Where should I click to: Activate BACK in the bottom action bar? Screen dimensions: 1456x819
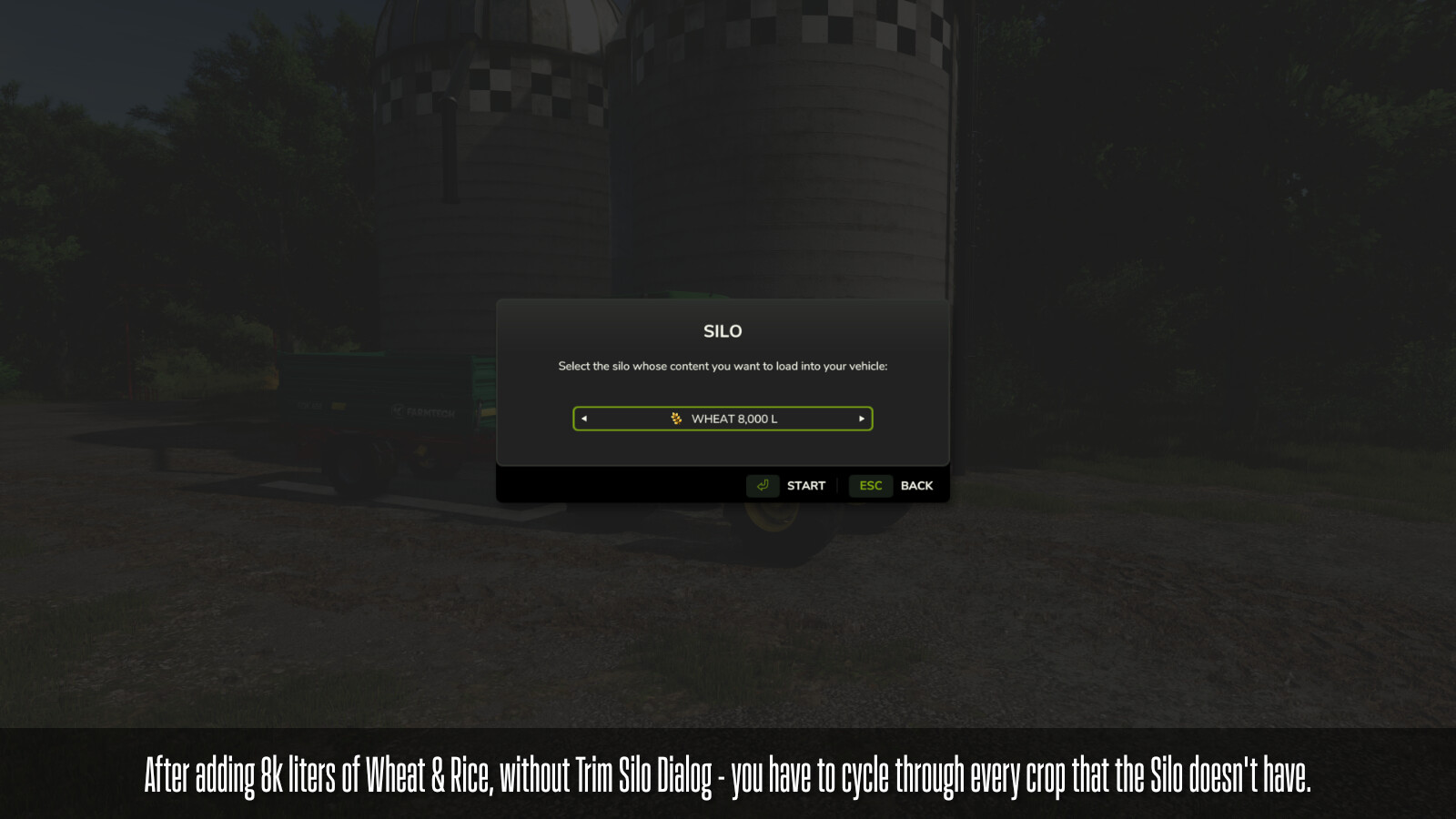[x=916, y=485]
